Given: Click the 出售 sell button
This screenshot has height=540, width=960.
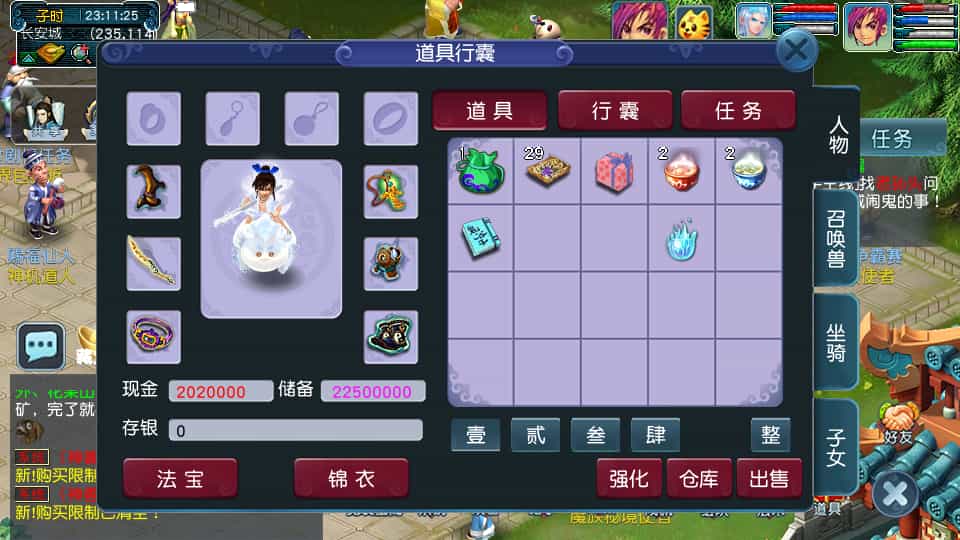Looking at the screenshot, I should click(769, 479).
